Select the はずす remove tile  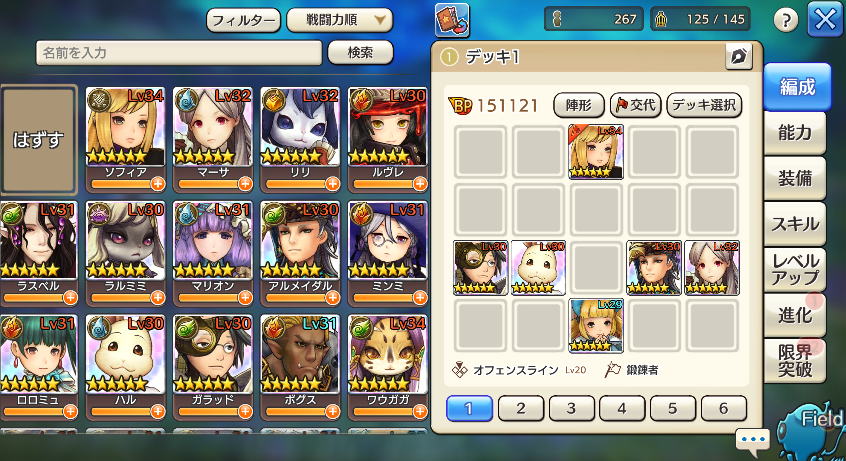pos(39,138)
